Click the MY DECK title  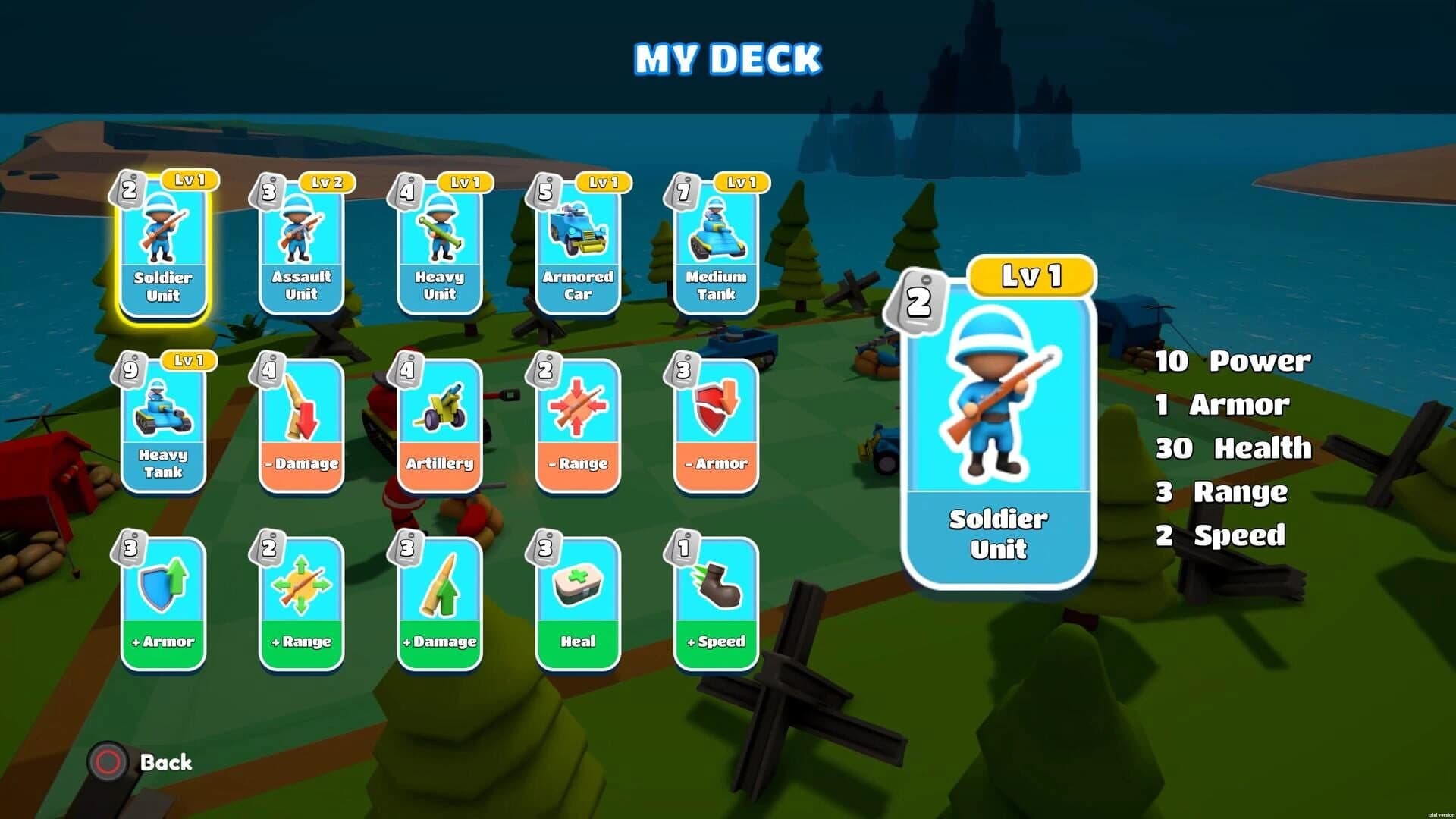pos(726,57)
